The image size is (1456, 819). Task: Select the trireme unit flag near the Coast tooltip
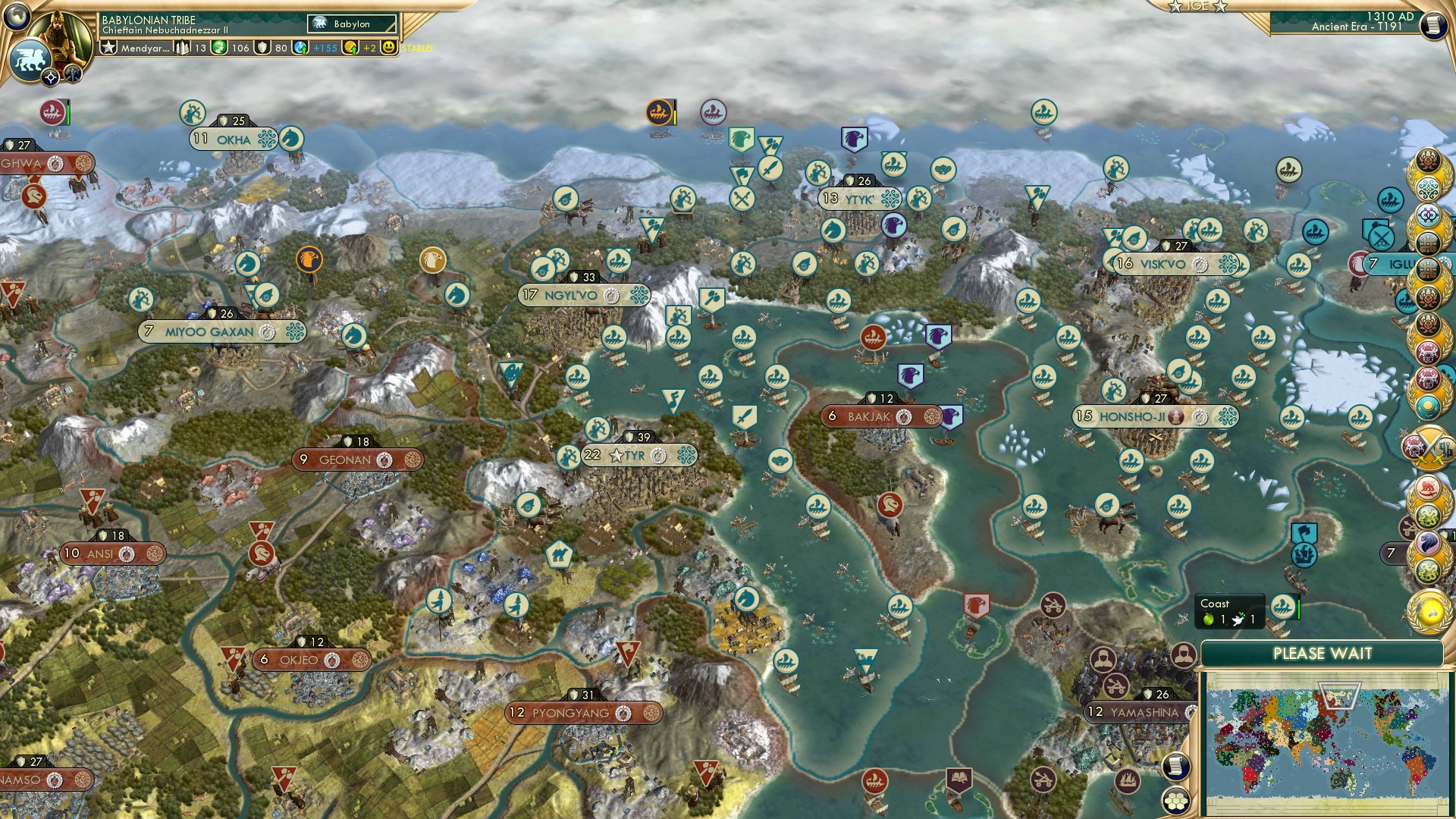tap(1283, 607)
